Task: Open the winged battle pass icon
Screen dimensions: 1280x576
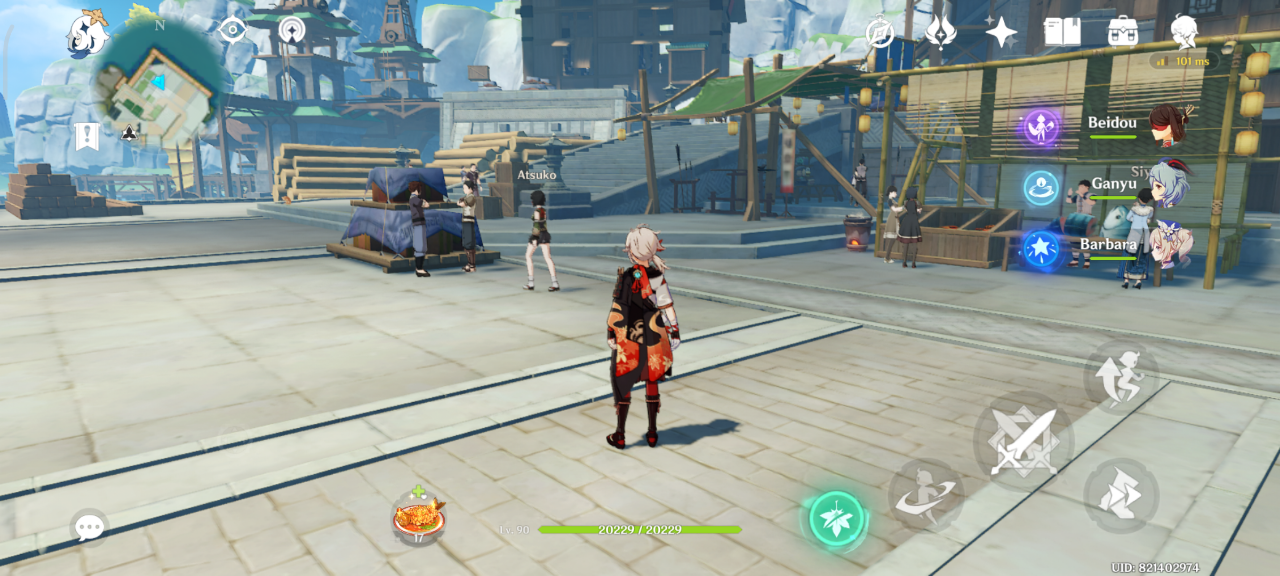Action: coord(940,32)
